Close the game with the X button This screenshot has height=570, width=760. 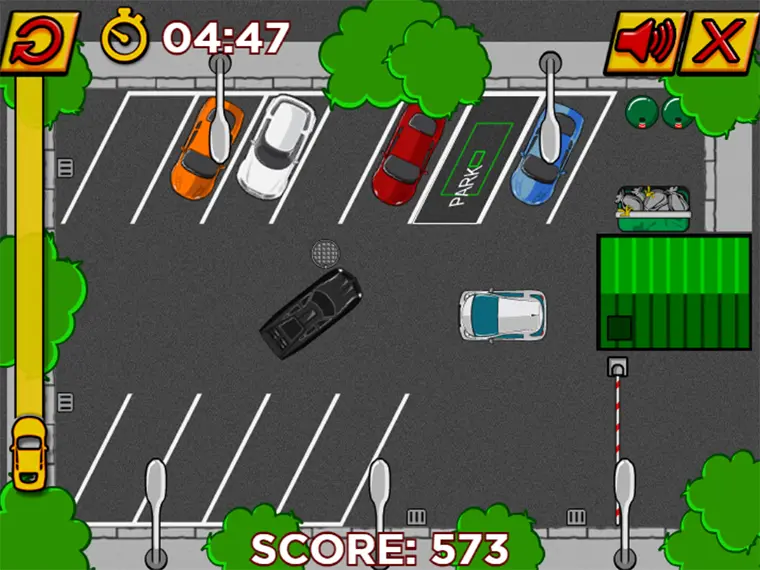tap(718, 42)
